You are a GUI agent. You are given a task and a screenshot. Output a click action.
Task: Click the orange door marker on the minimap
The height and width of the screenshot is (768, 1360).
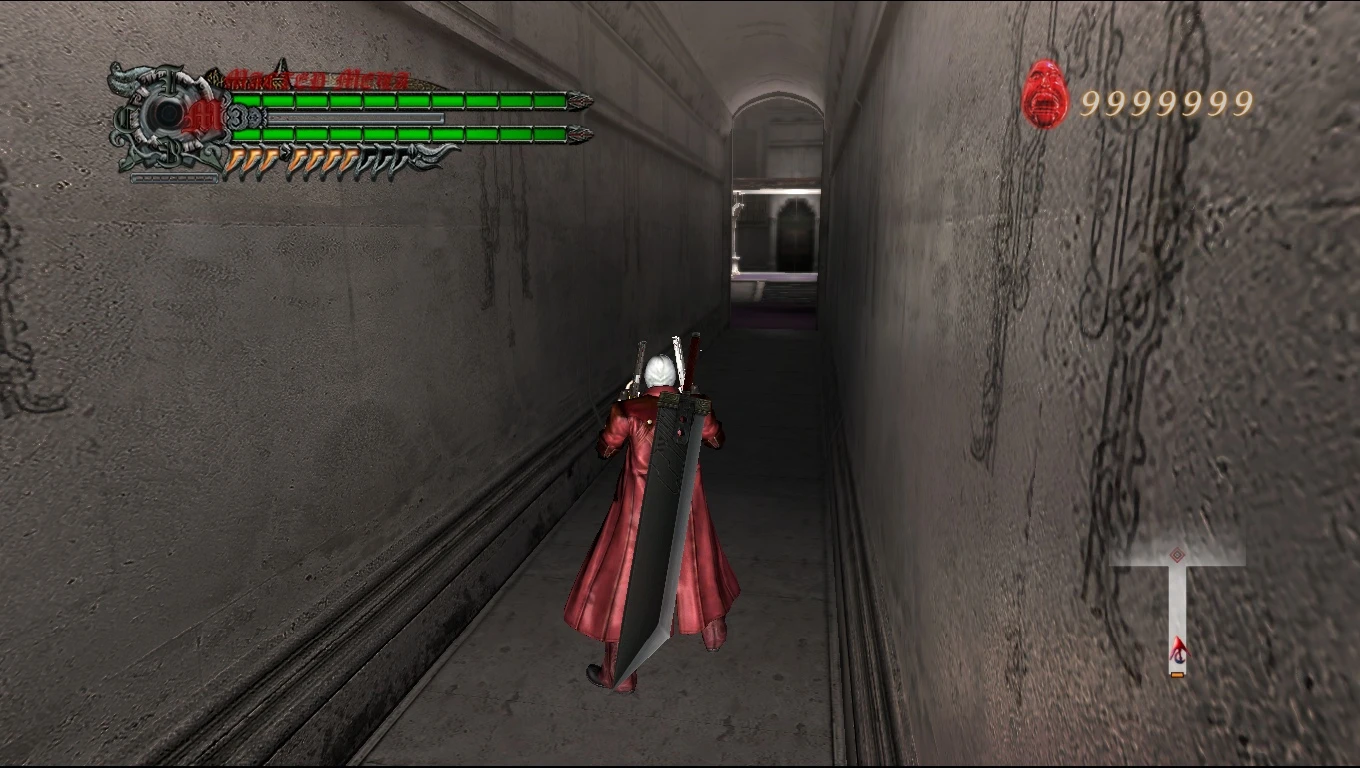1176,674
